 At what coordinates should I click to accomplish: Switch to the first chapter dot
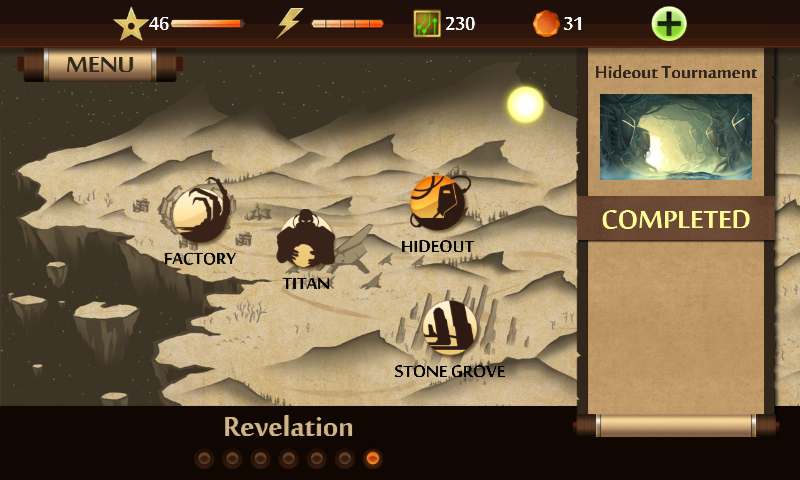coord(204,459)
